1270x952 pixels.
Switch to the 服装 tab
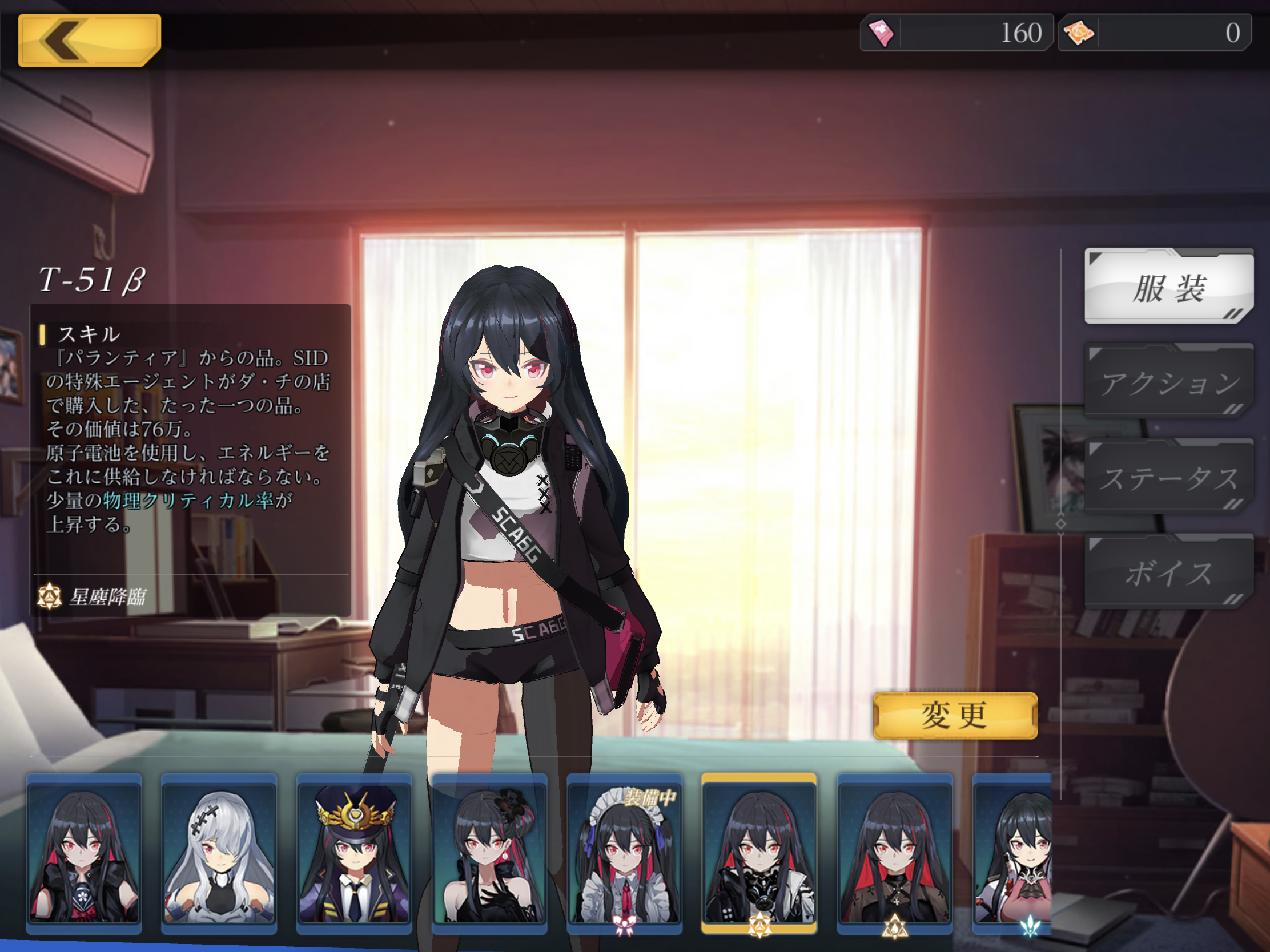pyautogui.click(x=1168, y=287)
